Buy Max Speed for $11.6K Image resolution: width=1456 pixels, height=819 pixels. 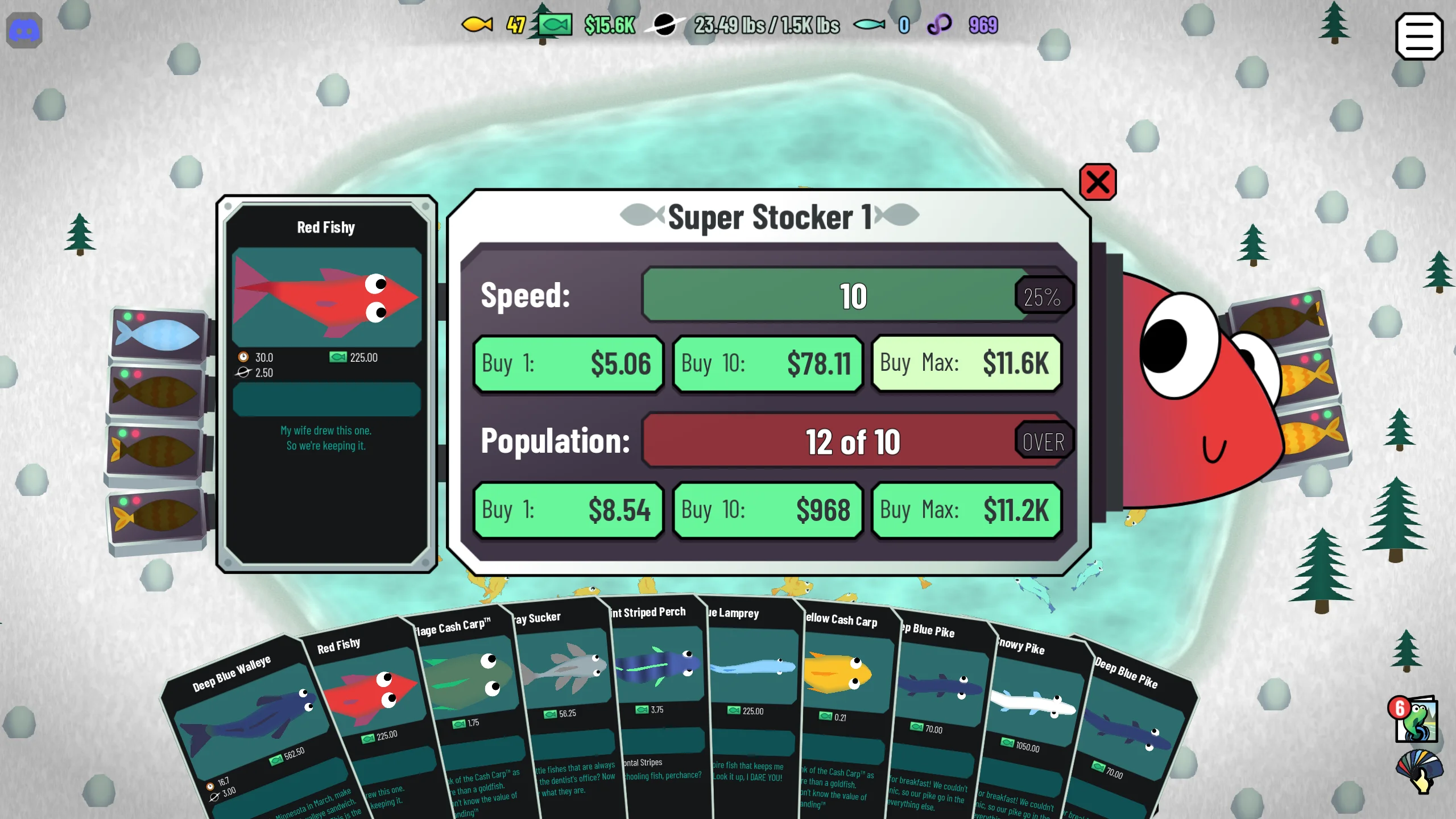pos(966,364)
